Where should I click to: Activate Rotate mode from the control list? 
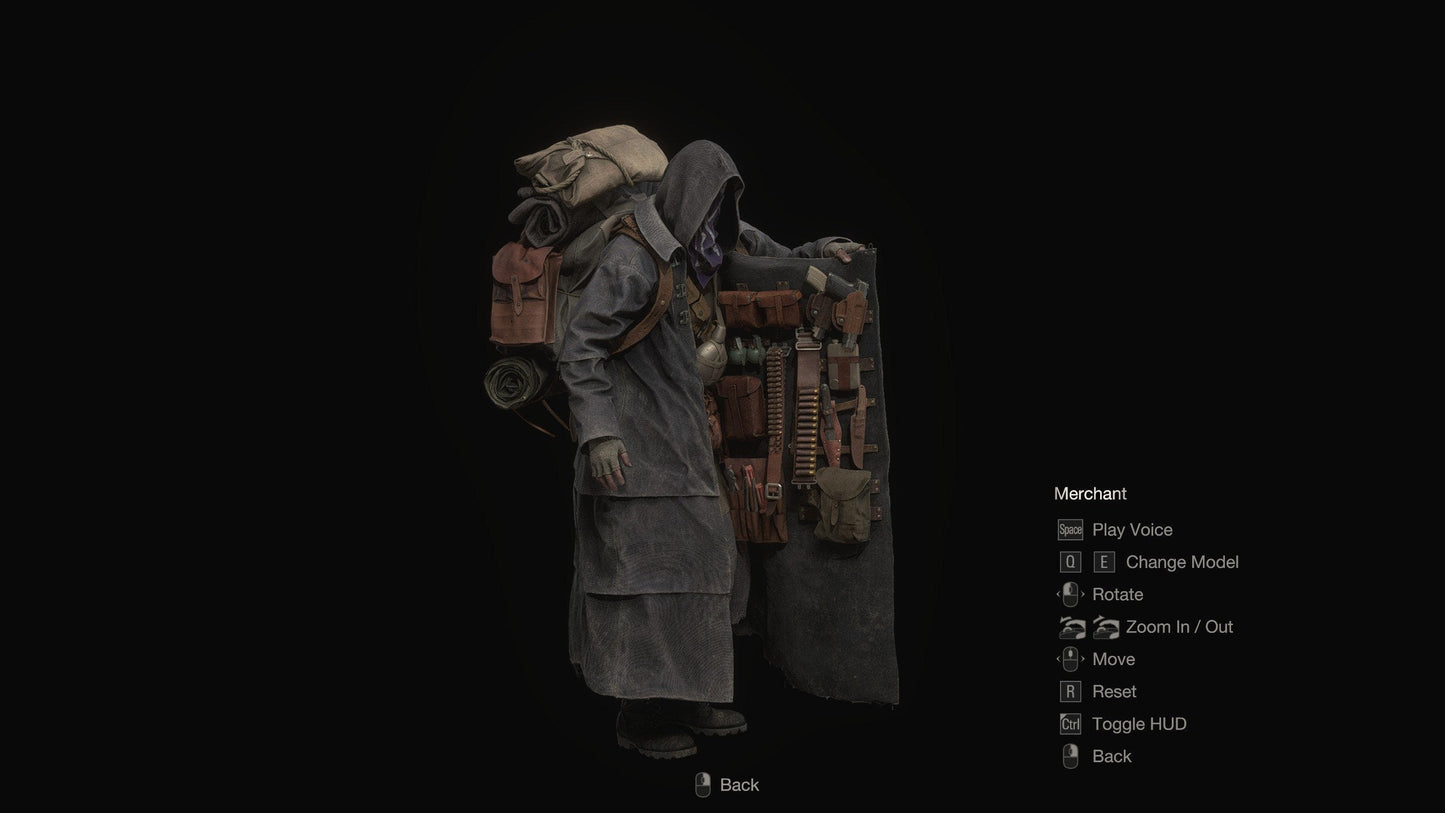(1118, 593)
